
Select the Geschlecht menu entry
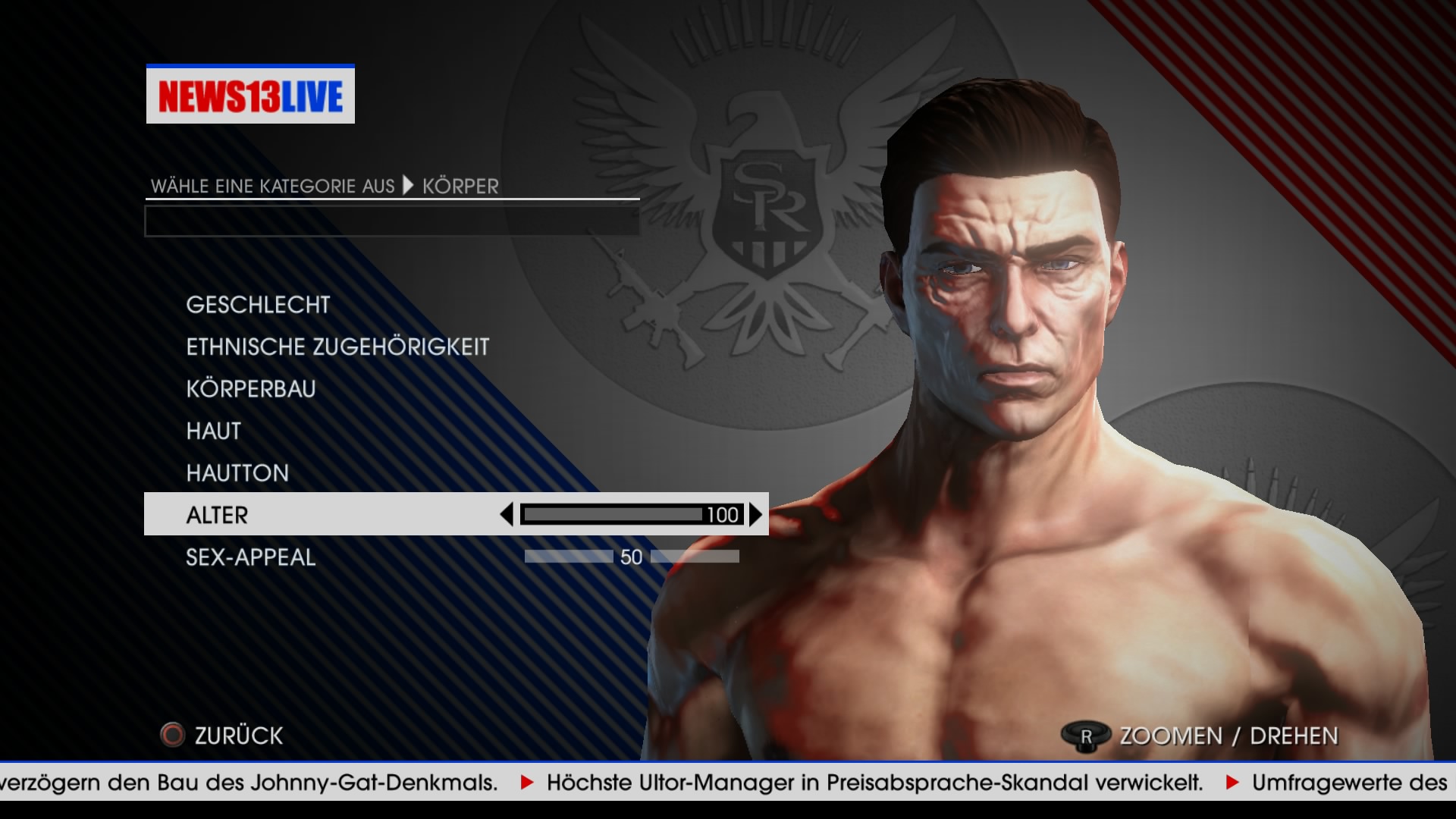coord(258,305)
